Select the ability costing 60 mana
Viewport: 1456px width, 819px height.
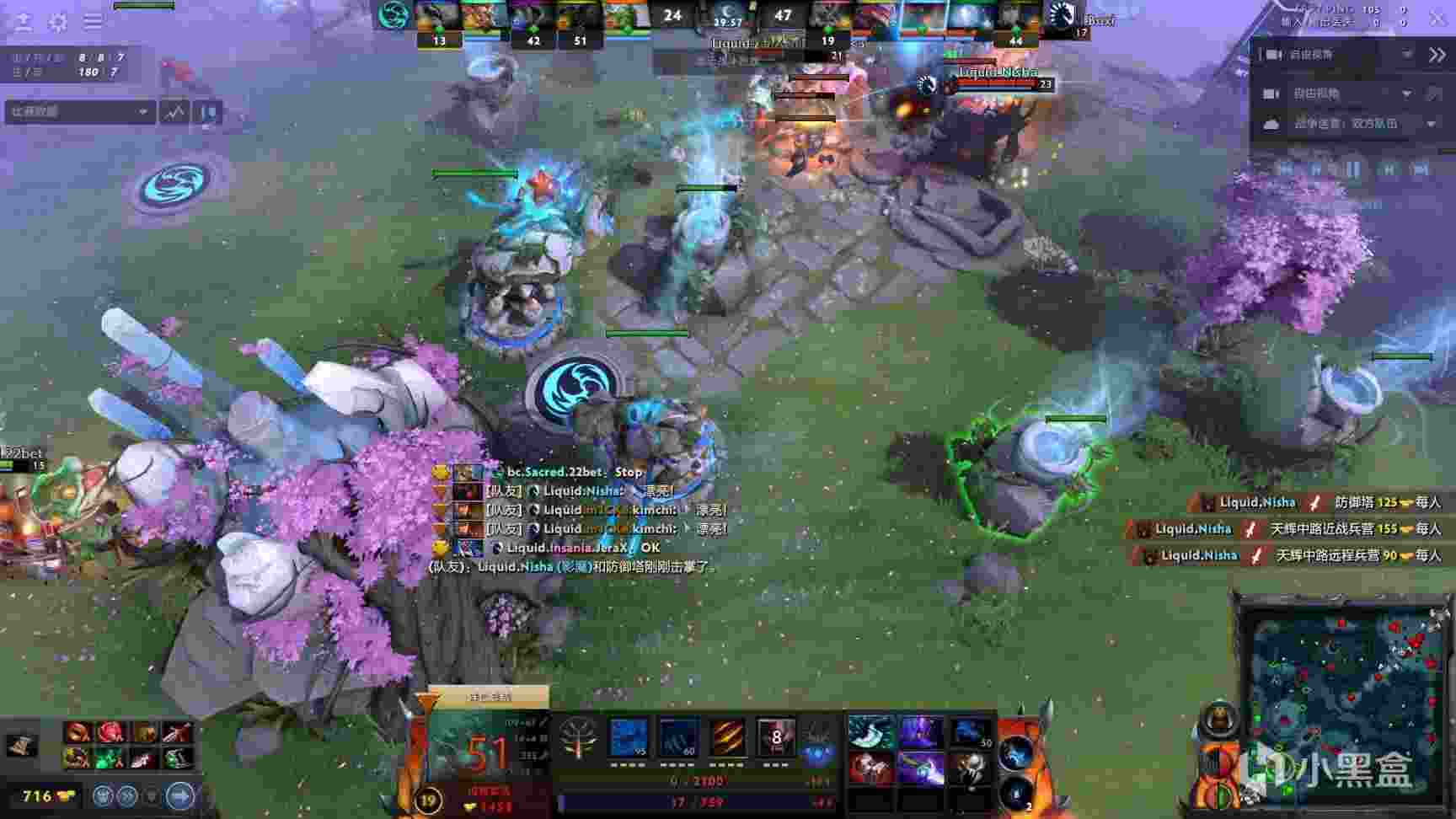678,739
